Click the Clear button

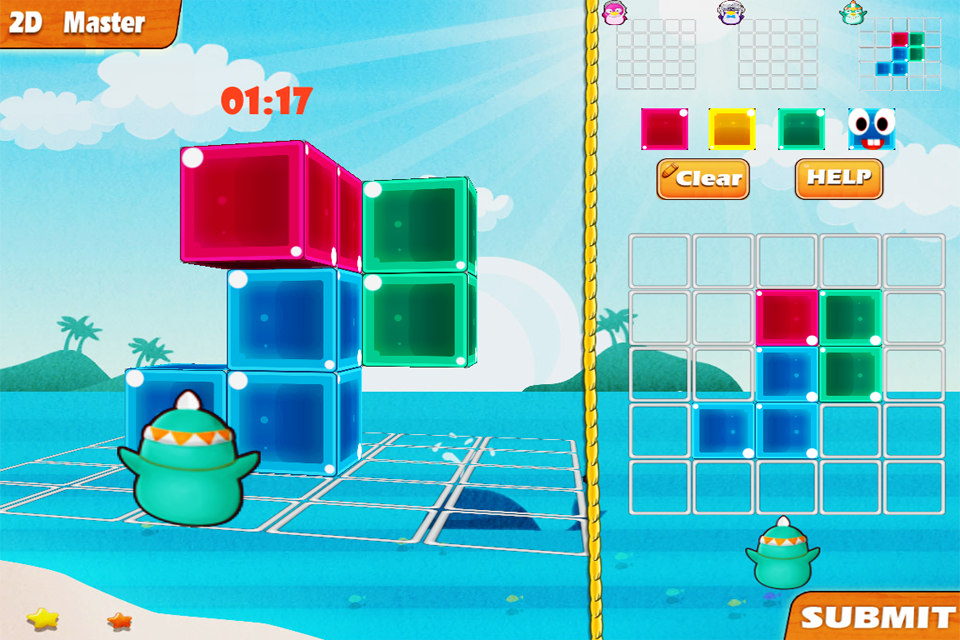[x=703, y=179]
